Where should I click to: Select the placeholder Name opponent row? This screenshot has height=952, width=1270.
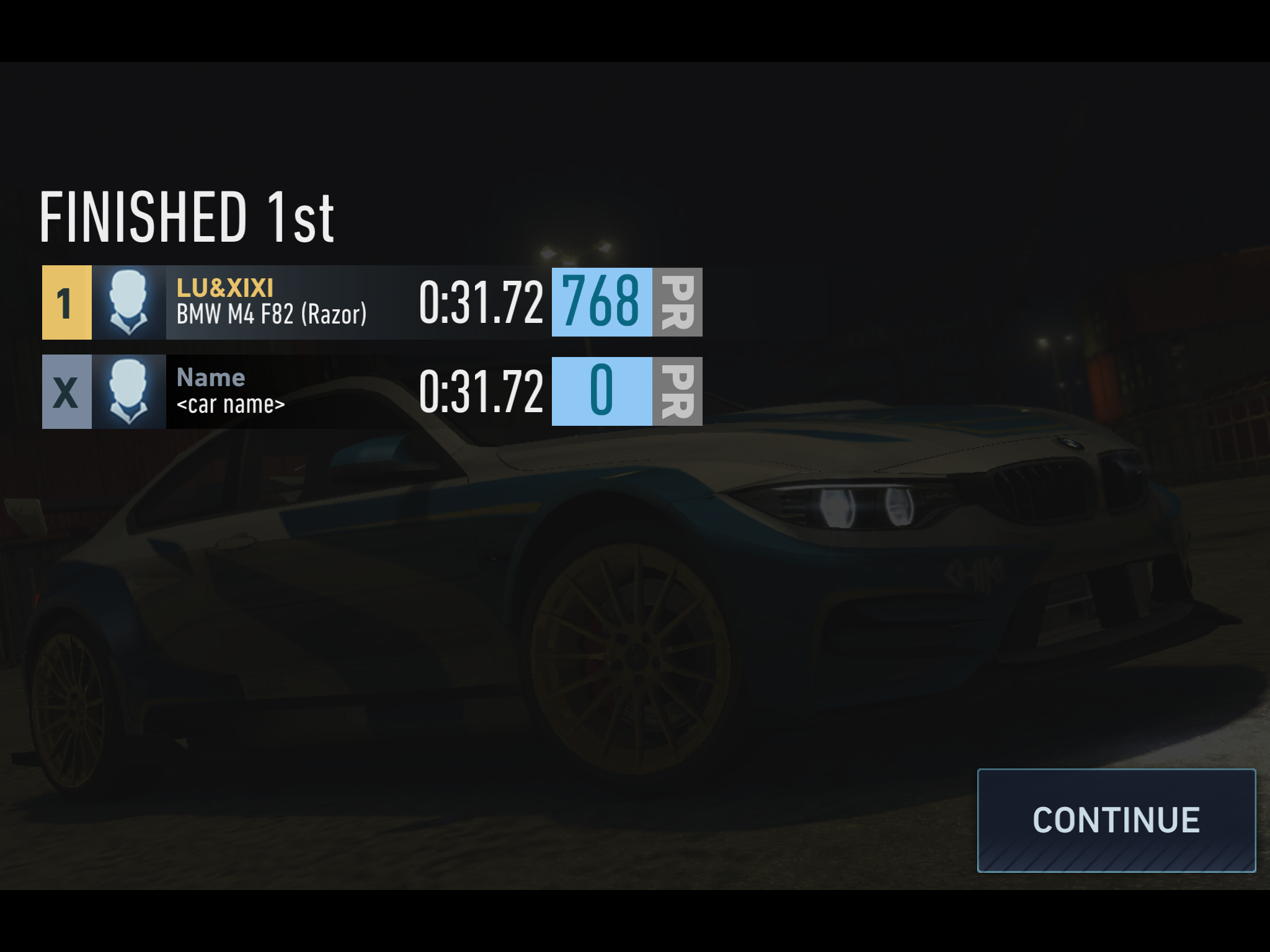(x=372, y=392)
